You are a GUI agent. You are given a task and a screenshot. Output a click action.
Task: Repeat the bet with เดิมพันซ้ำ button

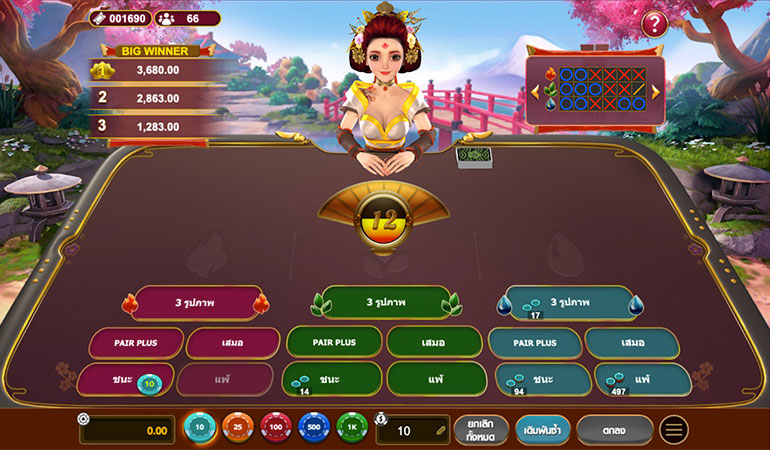click(543, 430)
